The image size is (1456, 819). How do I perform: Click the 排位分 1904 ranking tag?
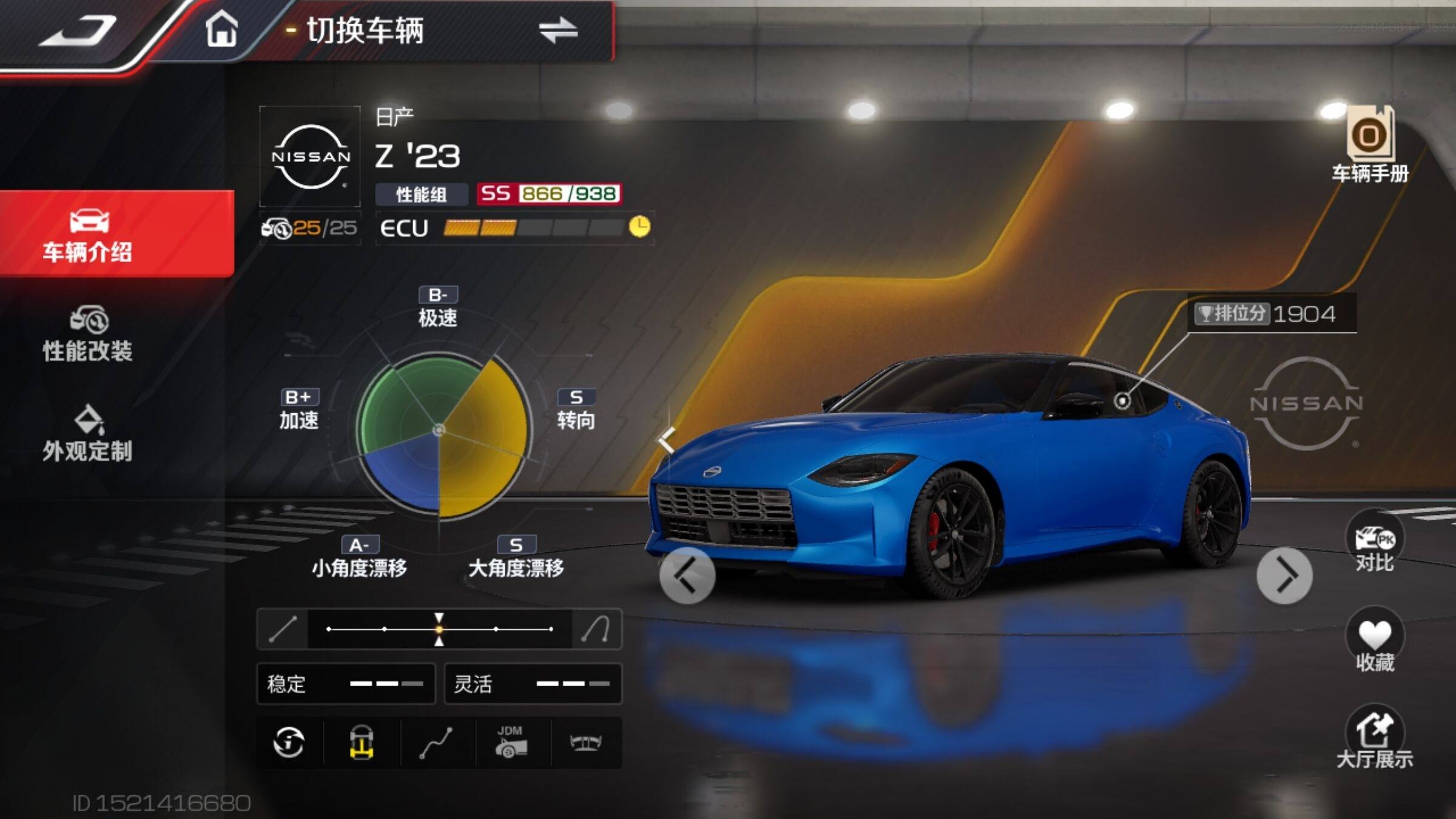point(1272,314)
